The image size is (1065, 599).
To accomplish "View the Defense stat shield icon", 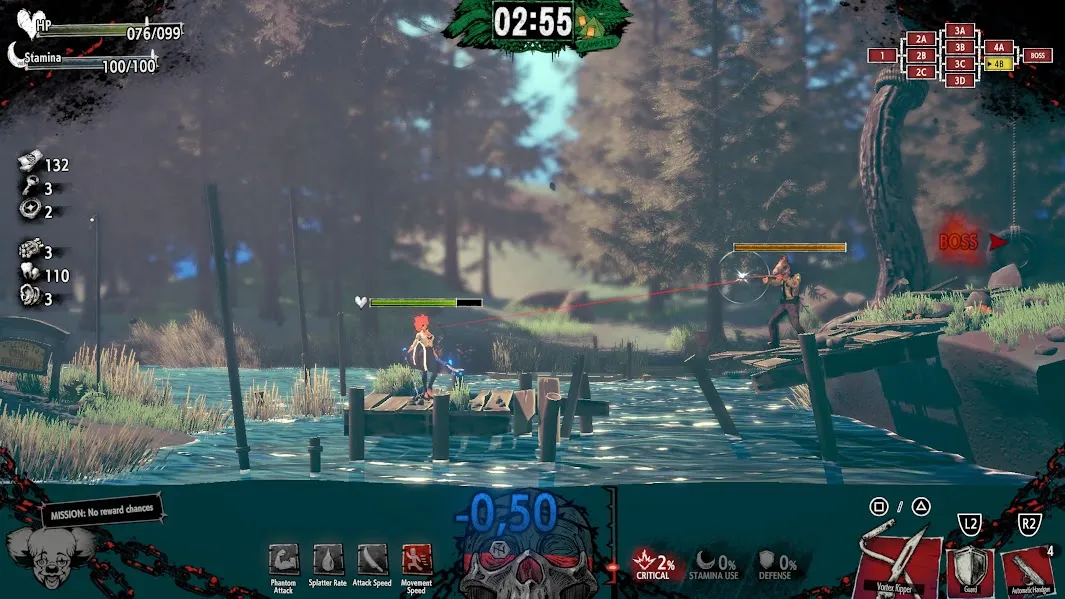I will [x=766, y=563].
